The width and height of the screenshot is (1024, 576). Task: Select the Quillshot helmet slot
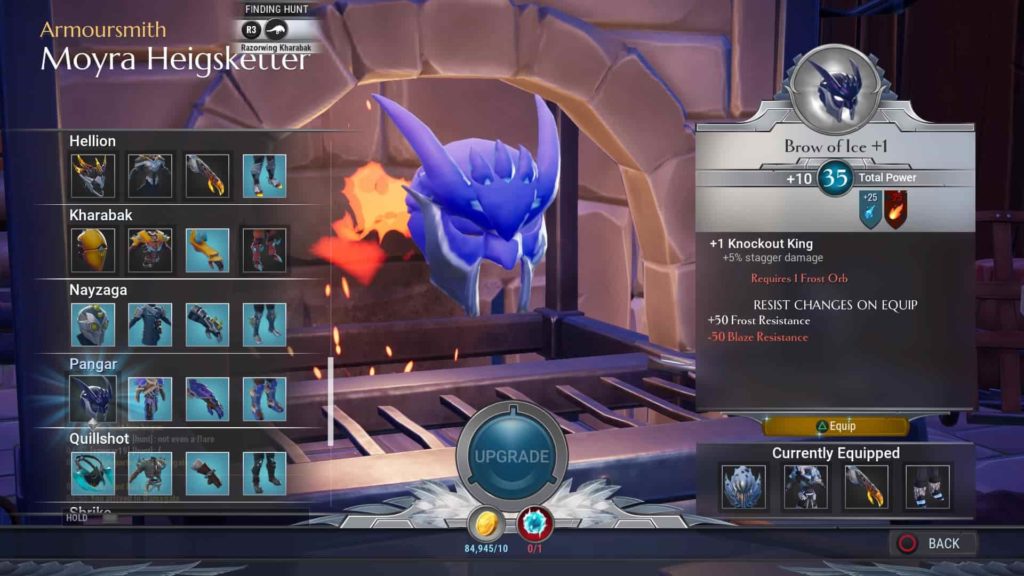(93, 473)
